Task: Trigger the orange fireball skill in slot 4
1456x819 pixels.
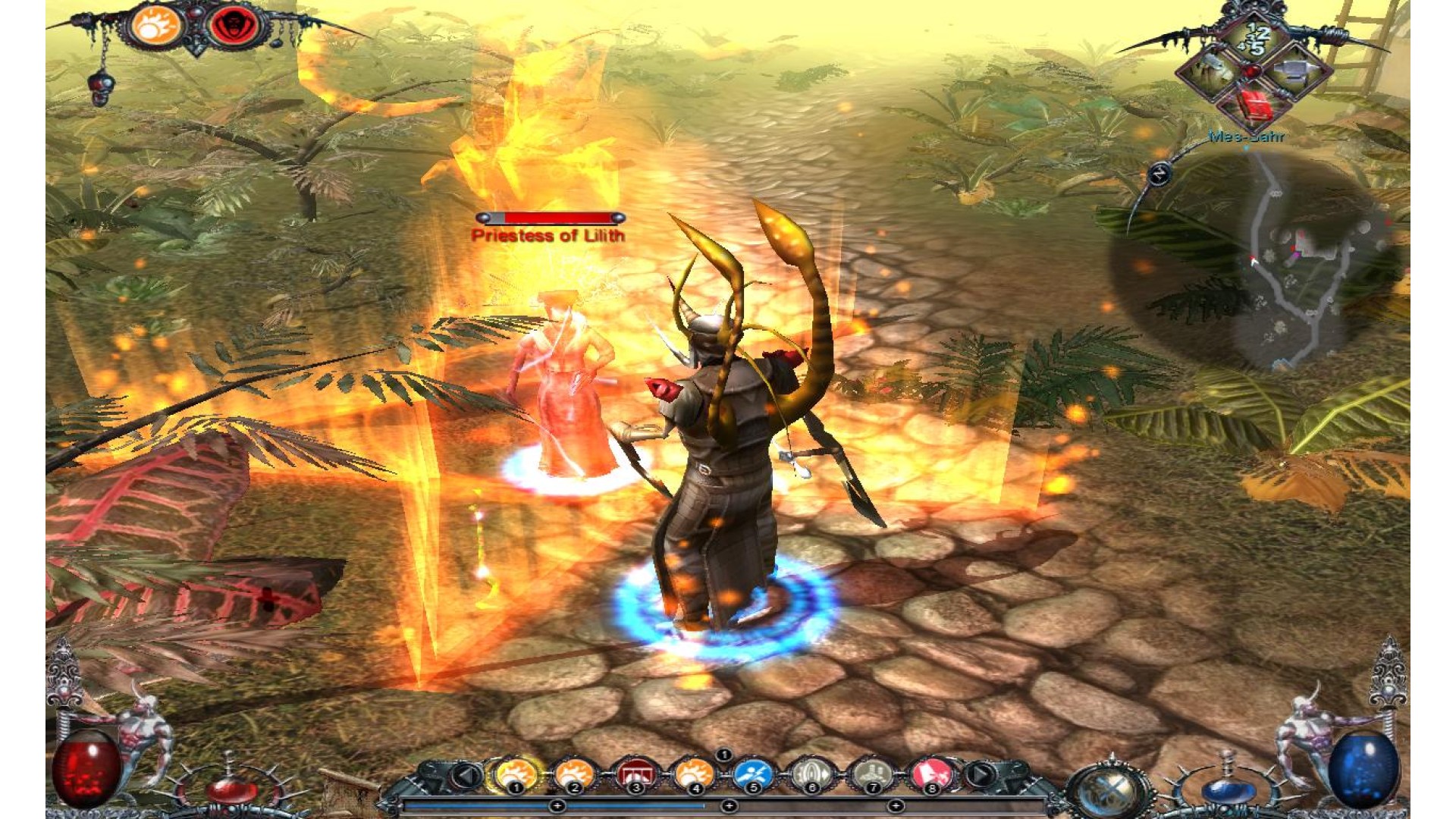Action: pyautogui.click(x=694, y=774)
